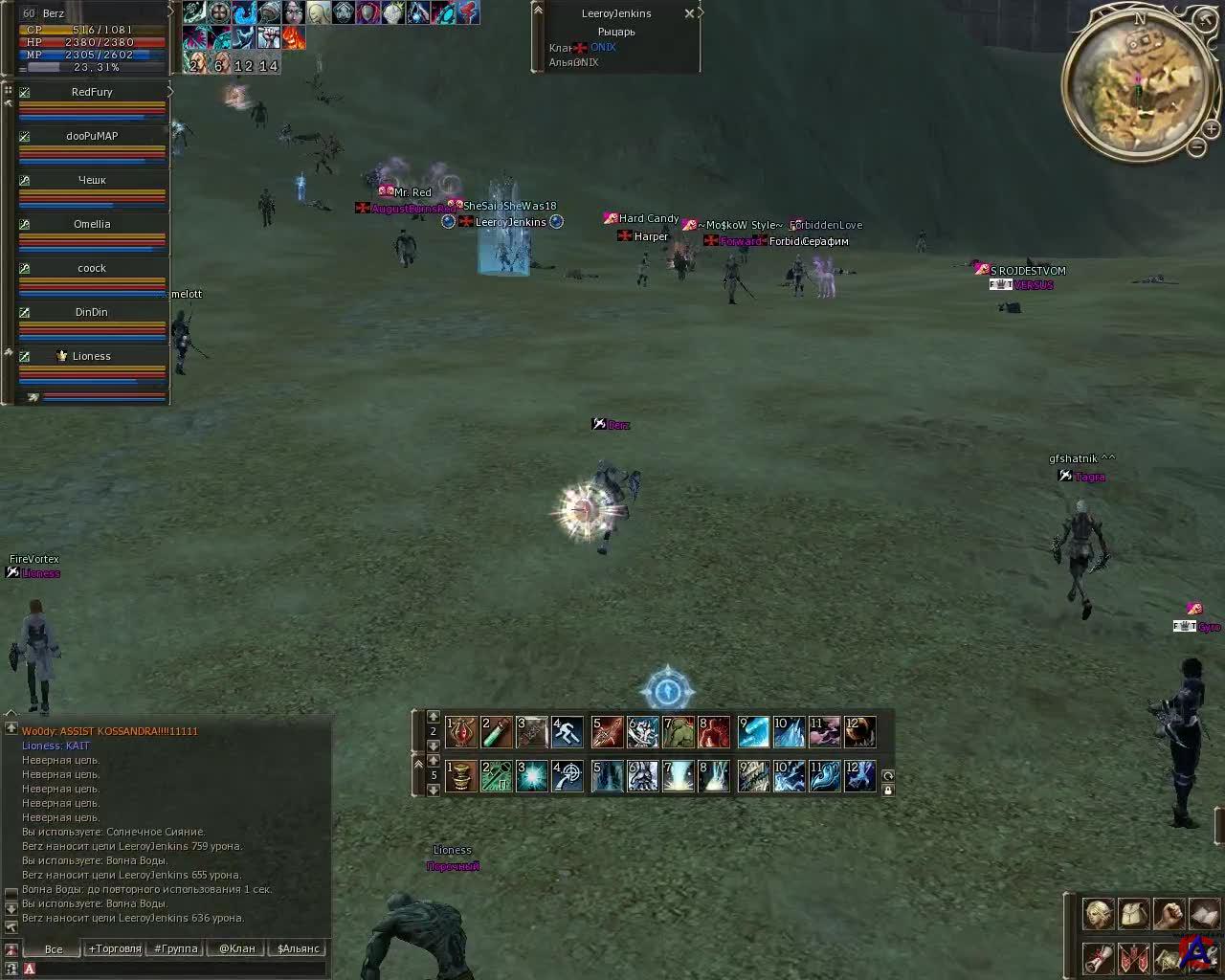Use the green potion in hotbar slot 2
Image resolution: width=1225 pixels, height=980 pixels.
click(x=496, y=733)
